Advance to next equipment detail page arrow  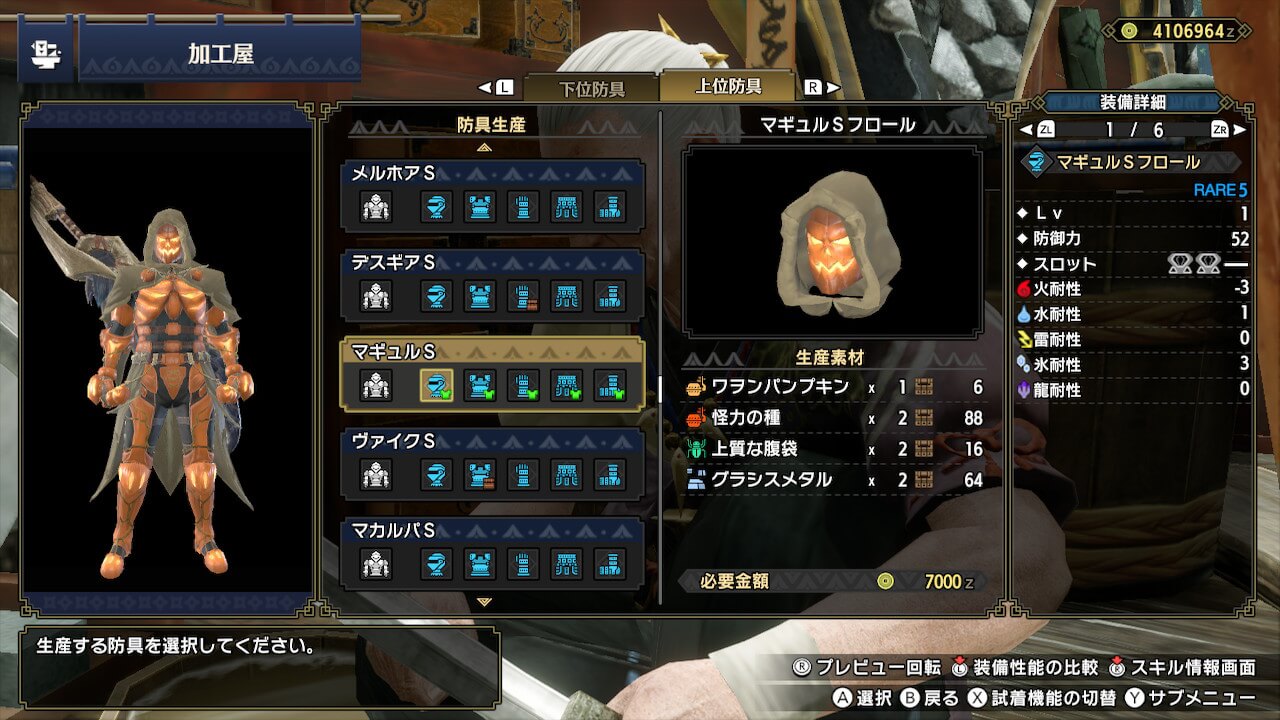pos(1240,130)
